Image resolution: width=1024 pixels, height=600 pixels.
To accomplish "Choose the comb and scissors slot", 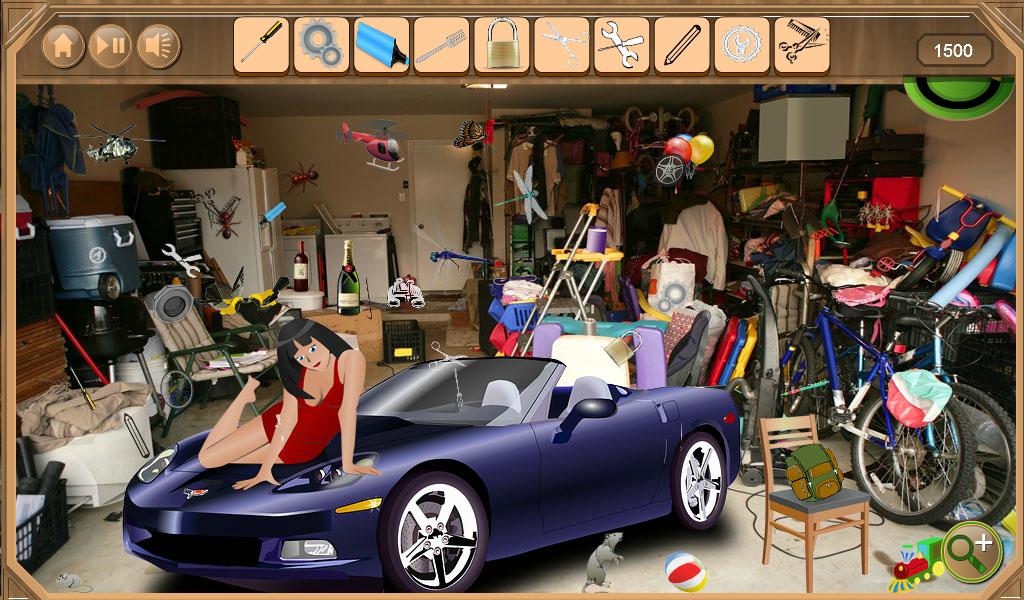I will coord(801,46).
